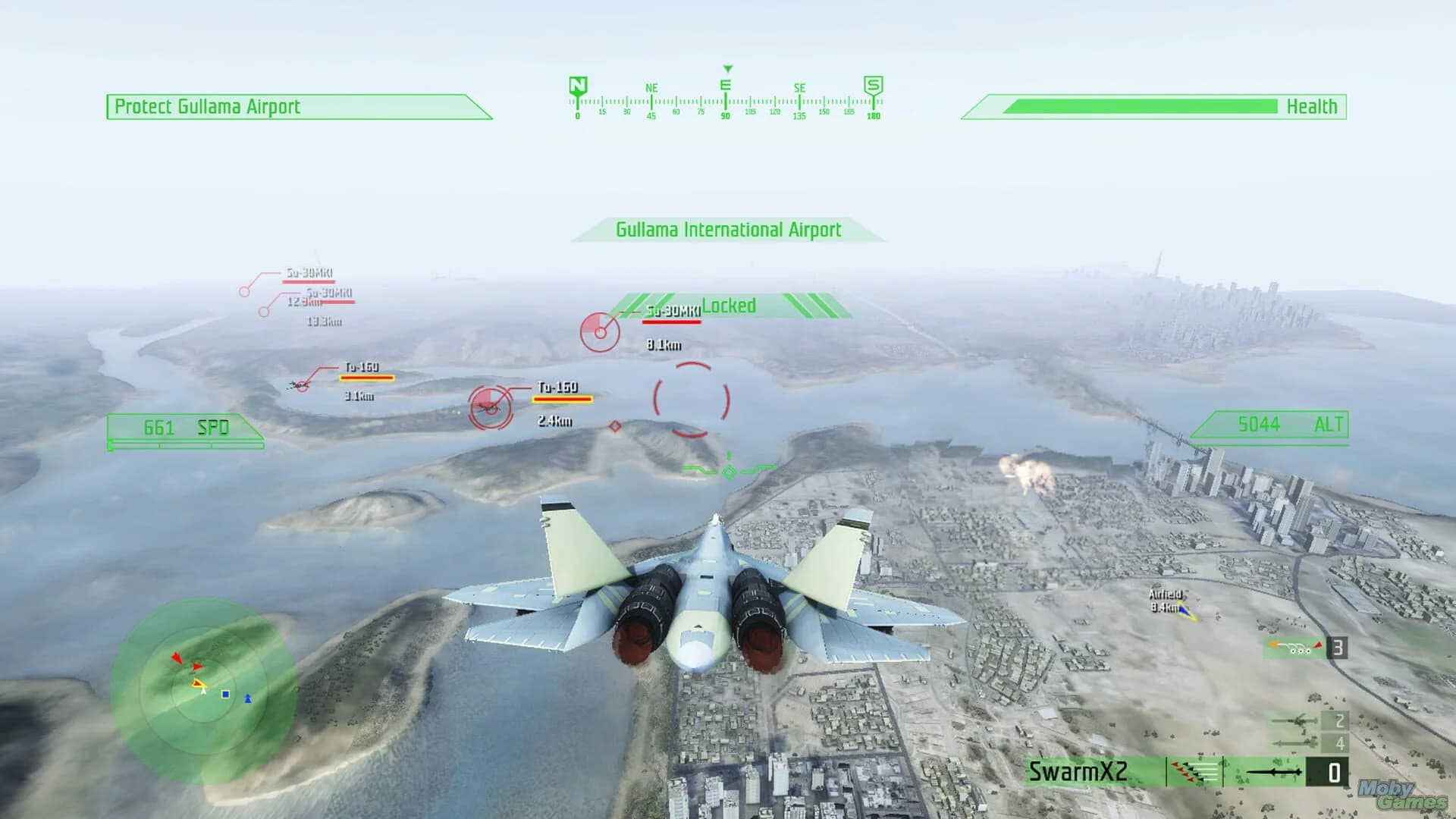Click a red enemy arrow on the radar
1456x819 pixels.
pos(177,659)
